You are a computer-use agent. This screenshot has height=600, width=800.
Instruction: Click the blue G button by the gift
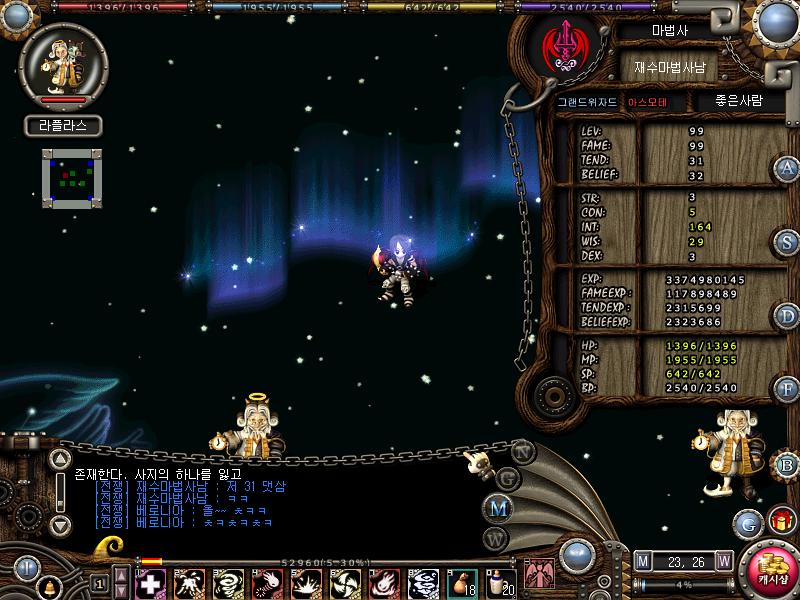(747, 522)
